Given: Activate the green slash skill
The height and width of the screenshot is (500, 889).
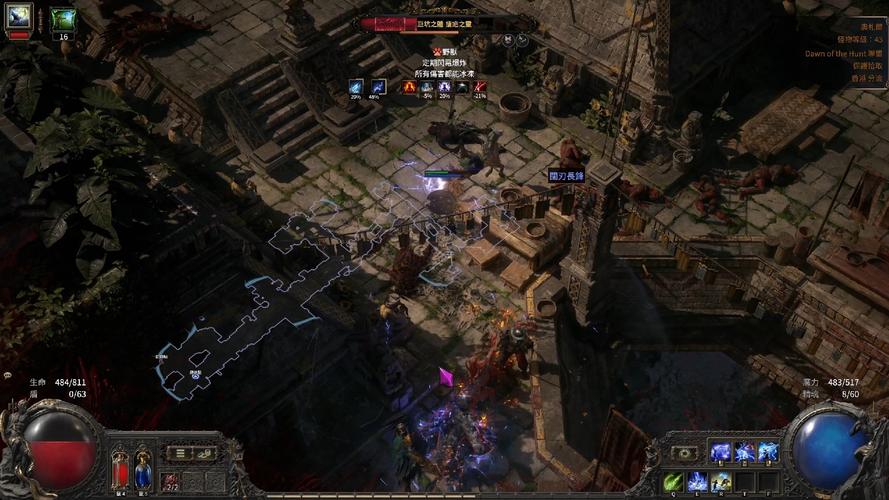Looking at the screenshot, I should pos(673,481).
